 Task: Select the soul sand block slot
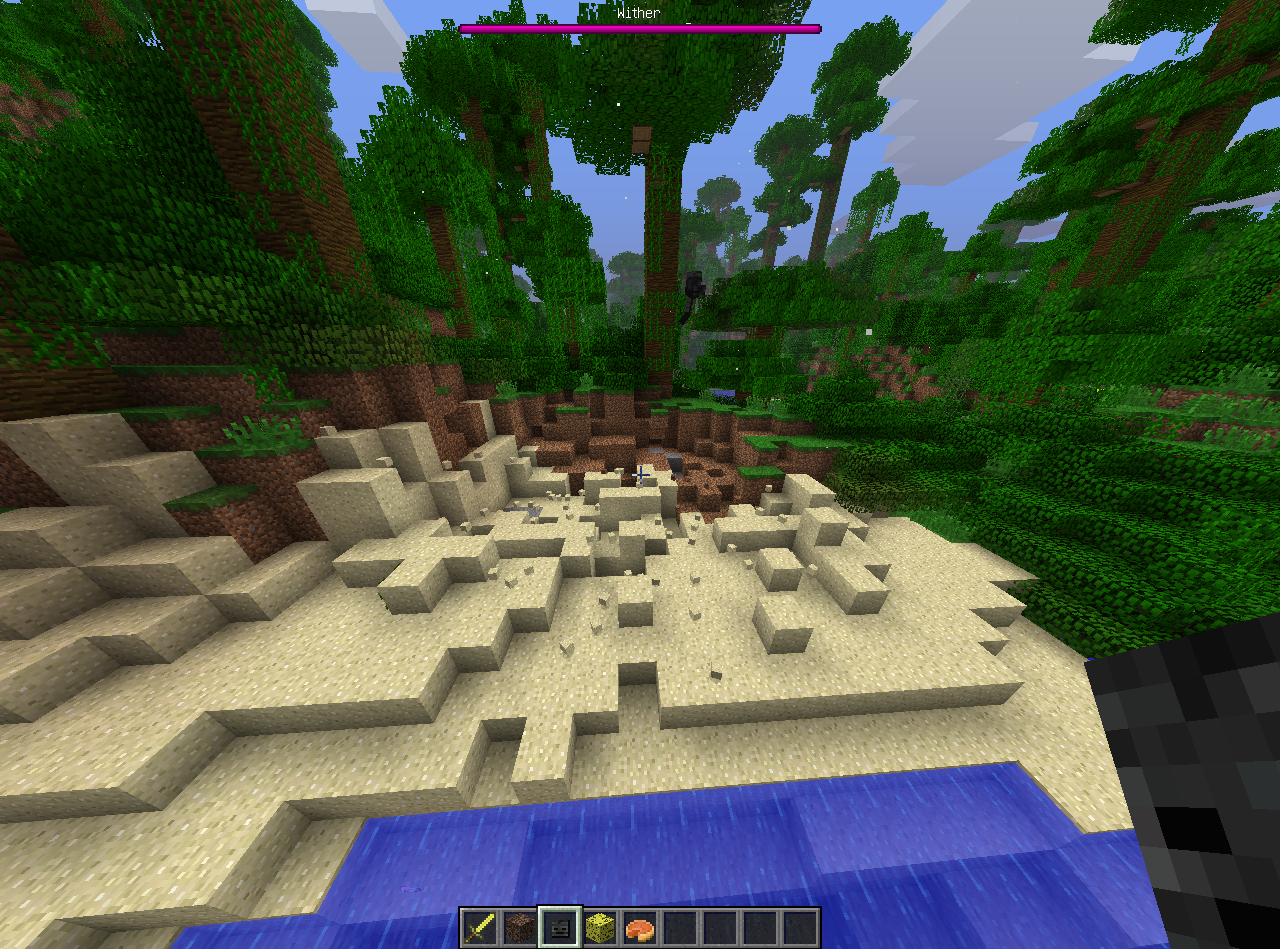click(x=519, y=927)
